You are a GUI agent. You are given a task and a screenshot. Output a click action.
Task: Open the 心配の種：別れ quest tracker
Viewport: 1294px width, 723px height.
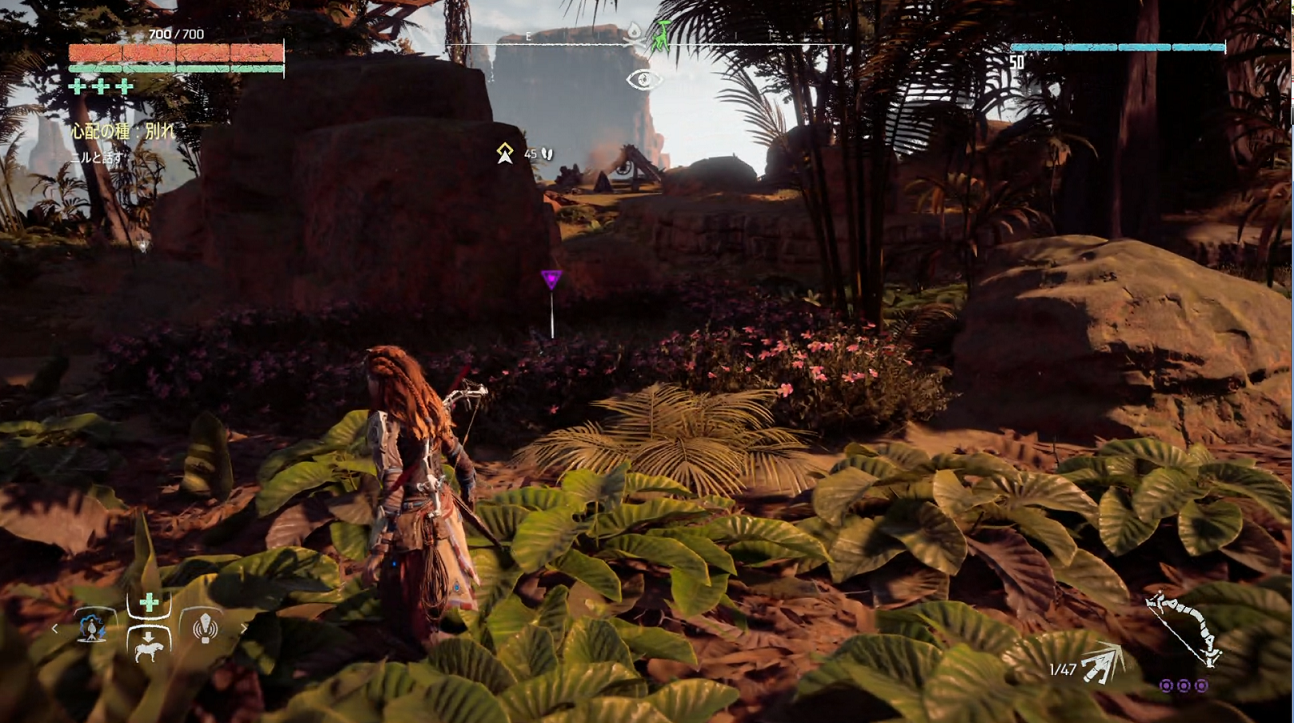click(123, 131)
